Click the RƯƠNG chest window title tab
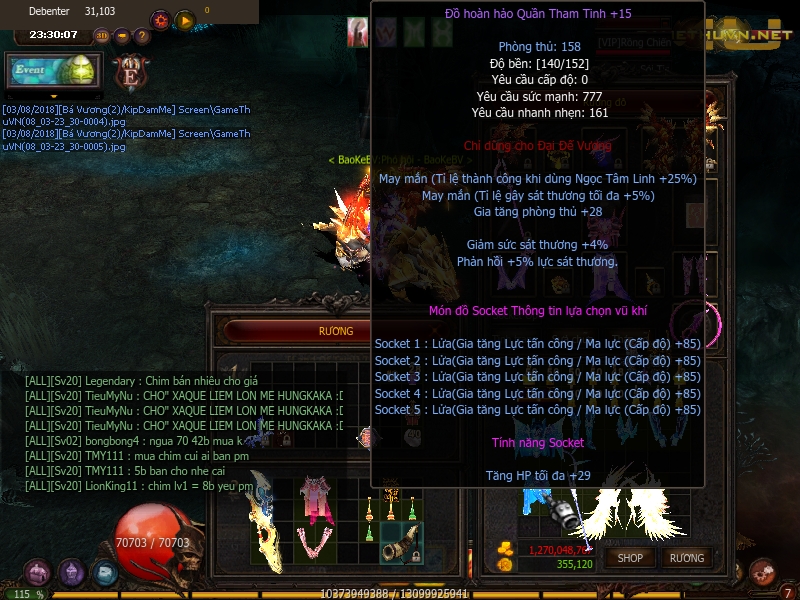Screen dimensions: 800x600 point(336,331)
